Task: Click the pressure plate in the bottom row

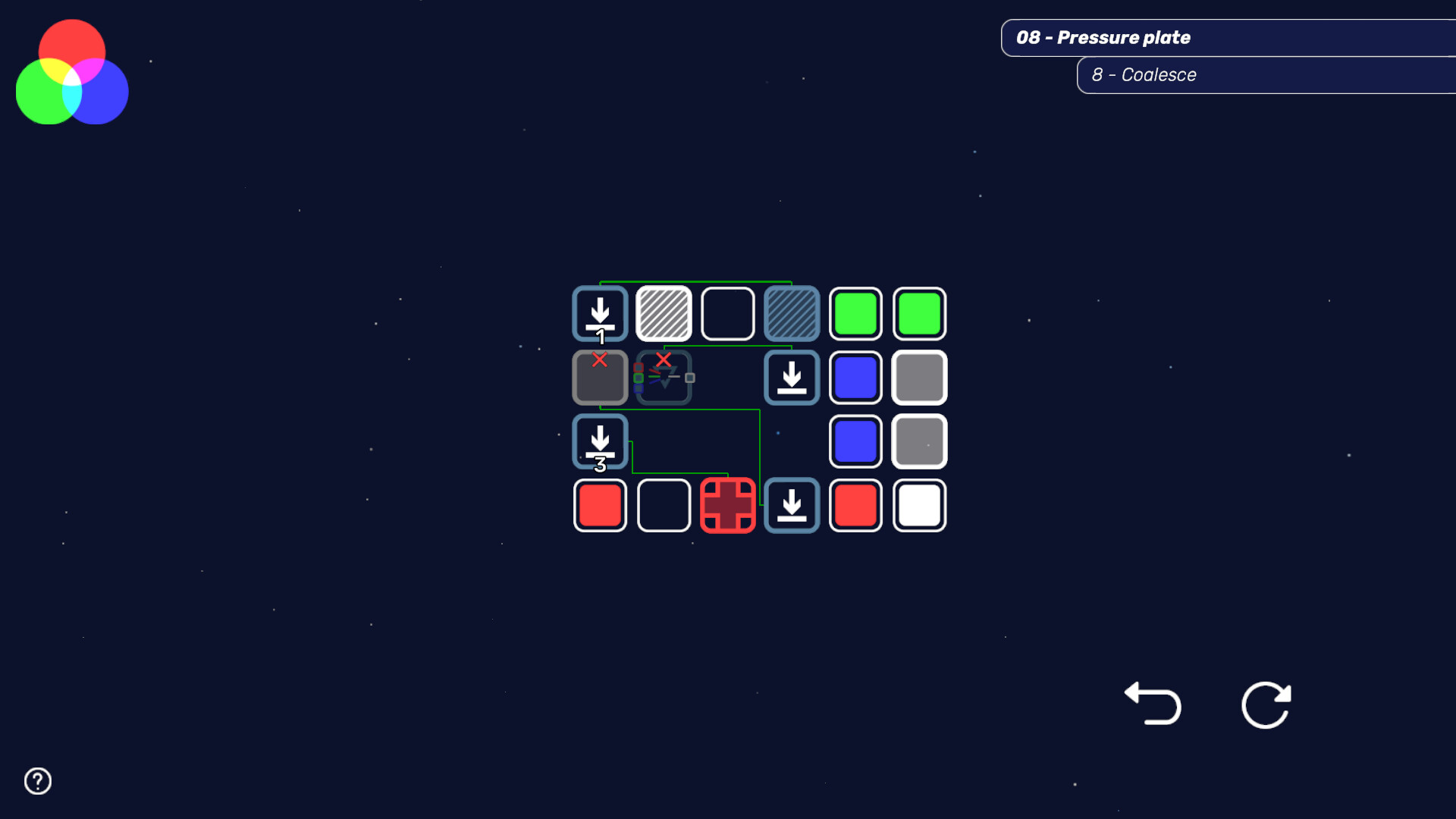Action: [792, 505]
